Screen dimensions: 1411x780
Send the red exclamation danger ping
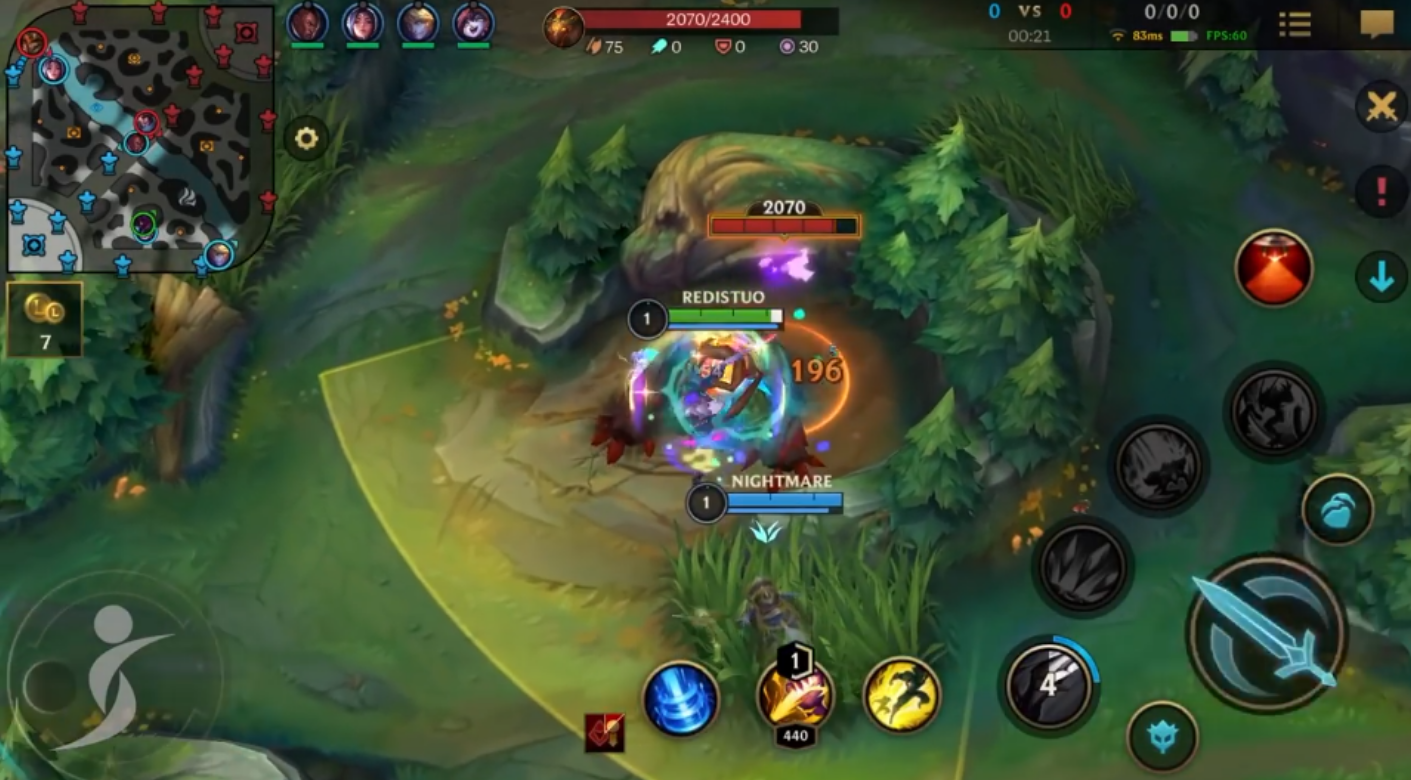tap(1382, 190)
